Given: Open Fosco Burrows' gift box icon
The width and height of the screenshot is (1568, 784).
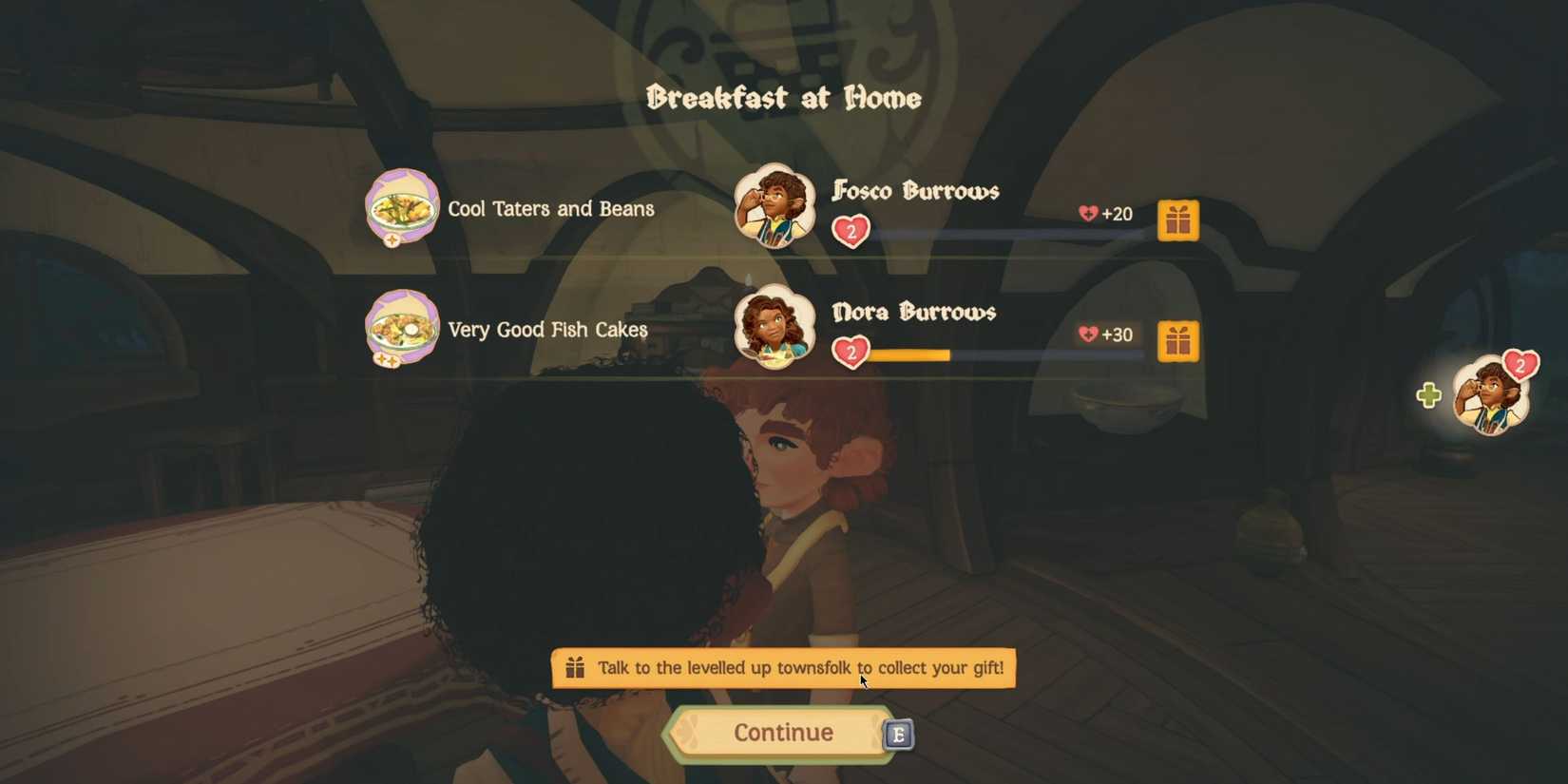Looking at the screenshot, I should tap(1178, 220).
